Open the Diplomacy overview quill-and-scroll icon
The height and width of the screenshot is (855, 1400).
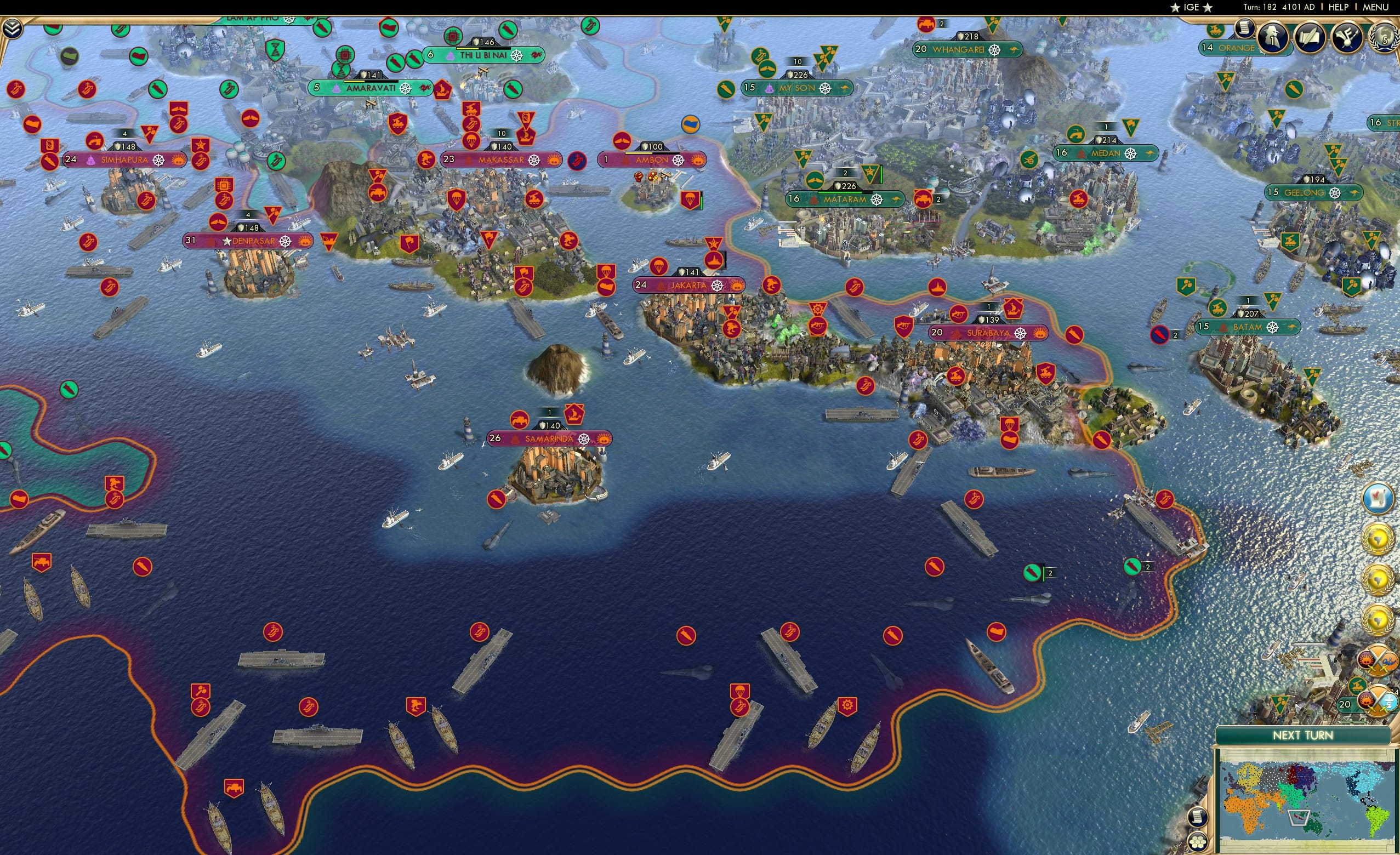[1310, 38]
